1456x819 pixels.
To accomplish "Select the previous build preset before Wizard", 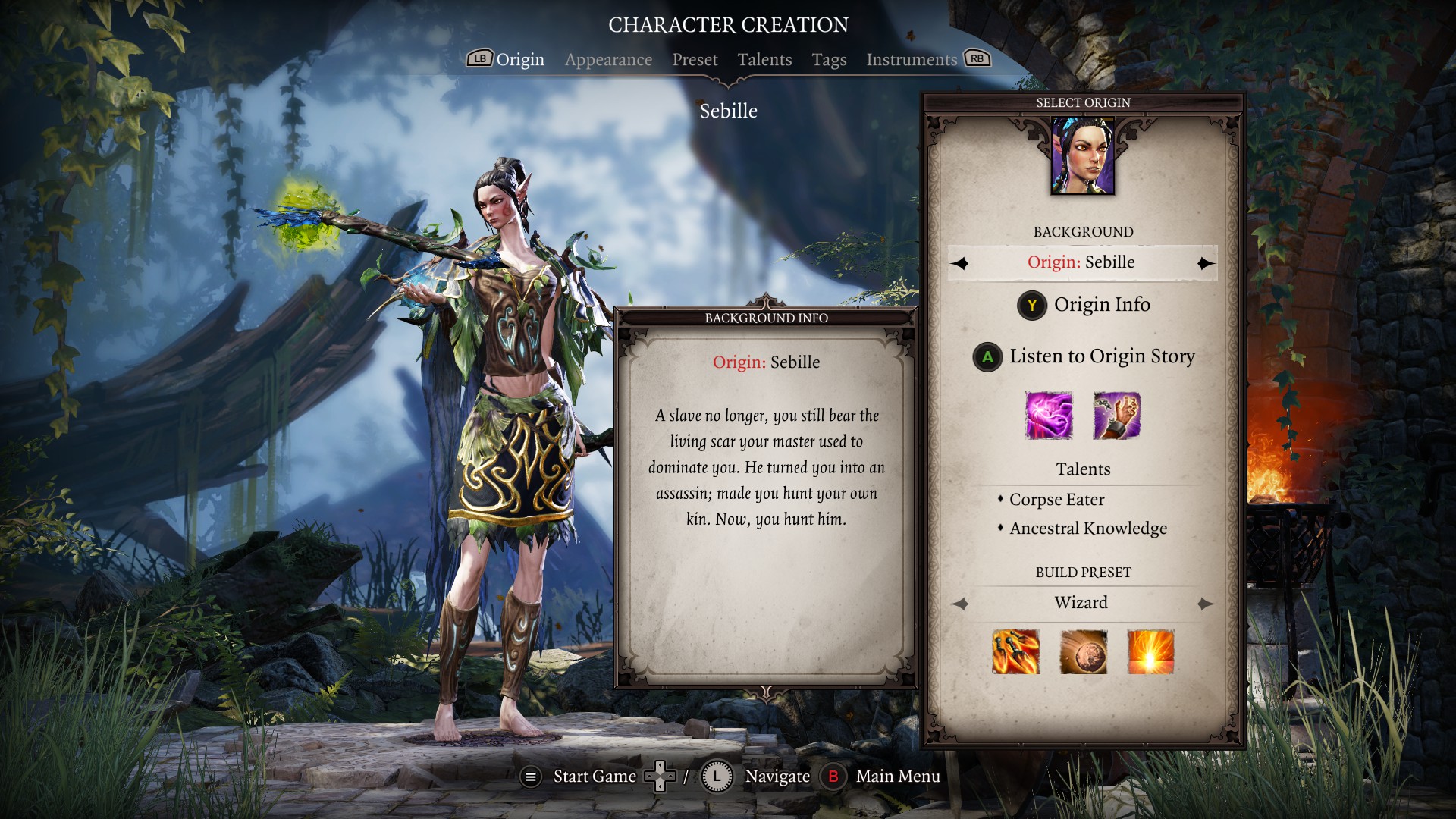I will tap(960, 604).
